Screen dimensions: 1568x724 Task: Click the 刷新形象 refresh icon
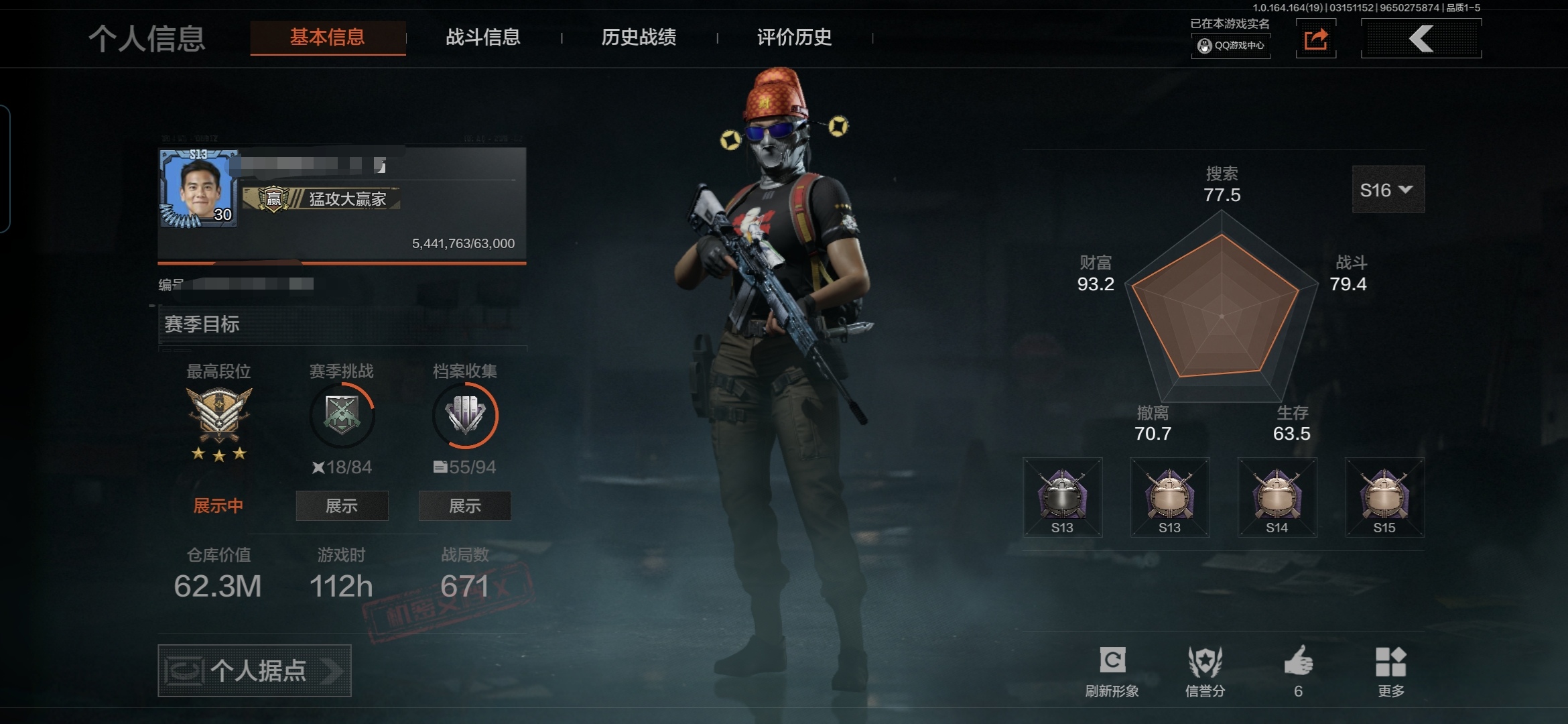tap(1112, 661)
